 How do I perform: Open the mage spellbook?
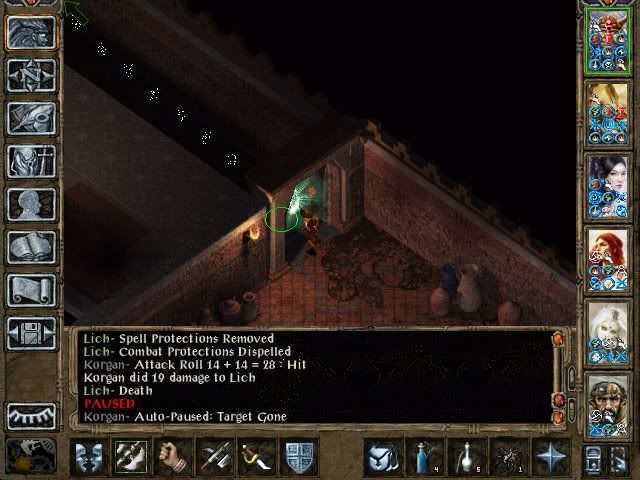click(31, 247)
